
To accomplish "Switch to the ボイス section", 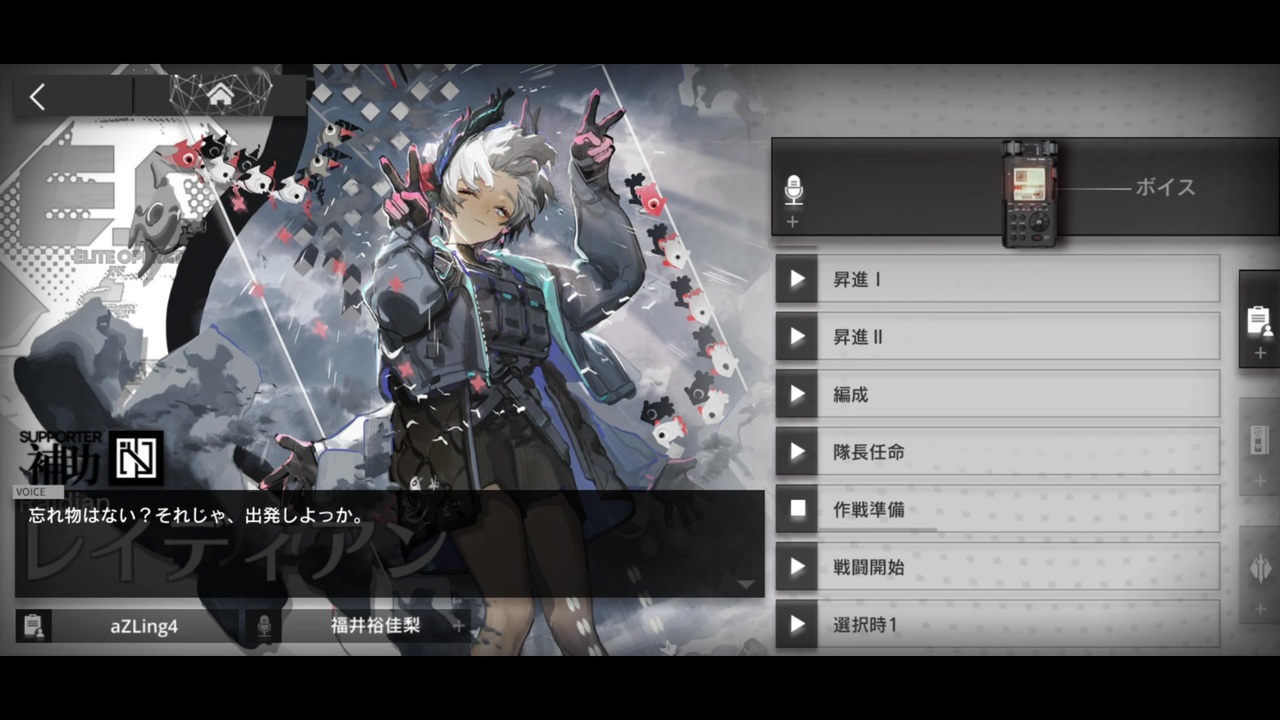I will 1165,188.
